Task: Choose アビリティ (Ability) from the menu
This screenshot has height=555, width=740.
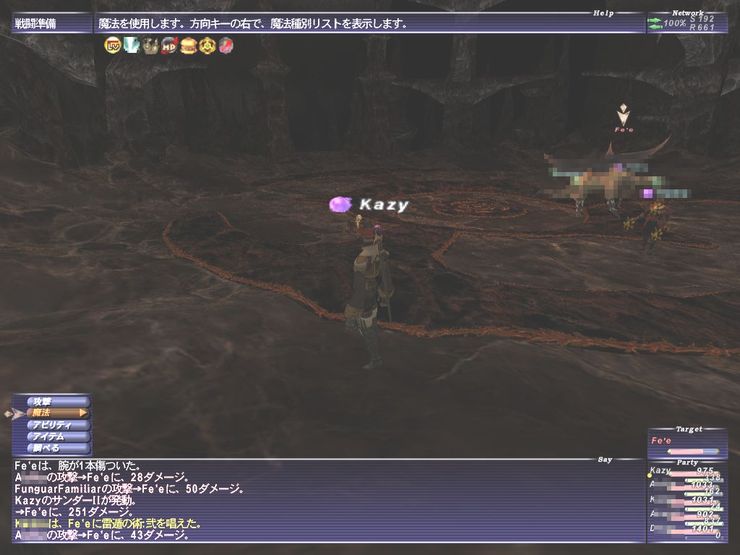Action: point(52,424)
